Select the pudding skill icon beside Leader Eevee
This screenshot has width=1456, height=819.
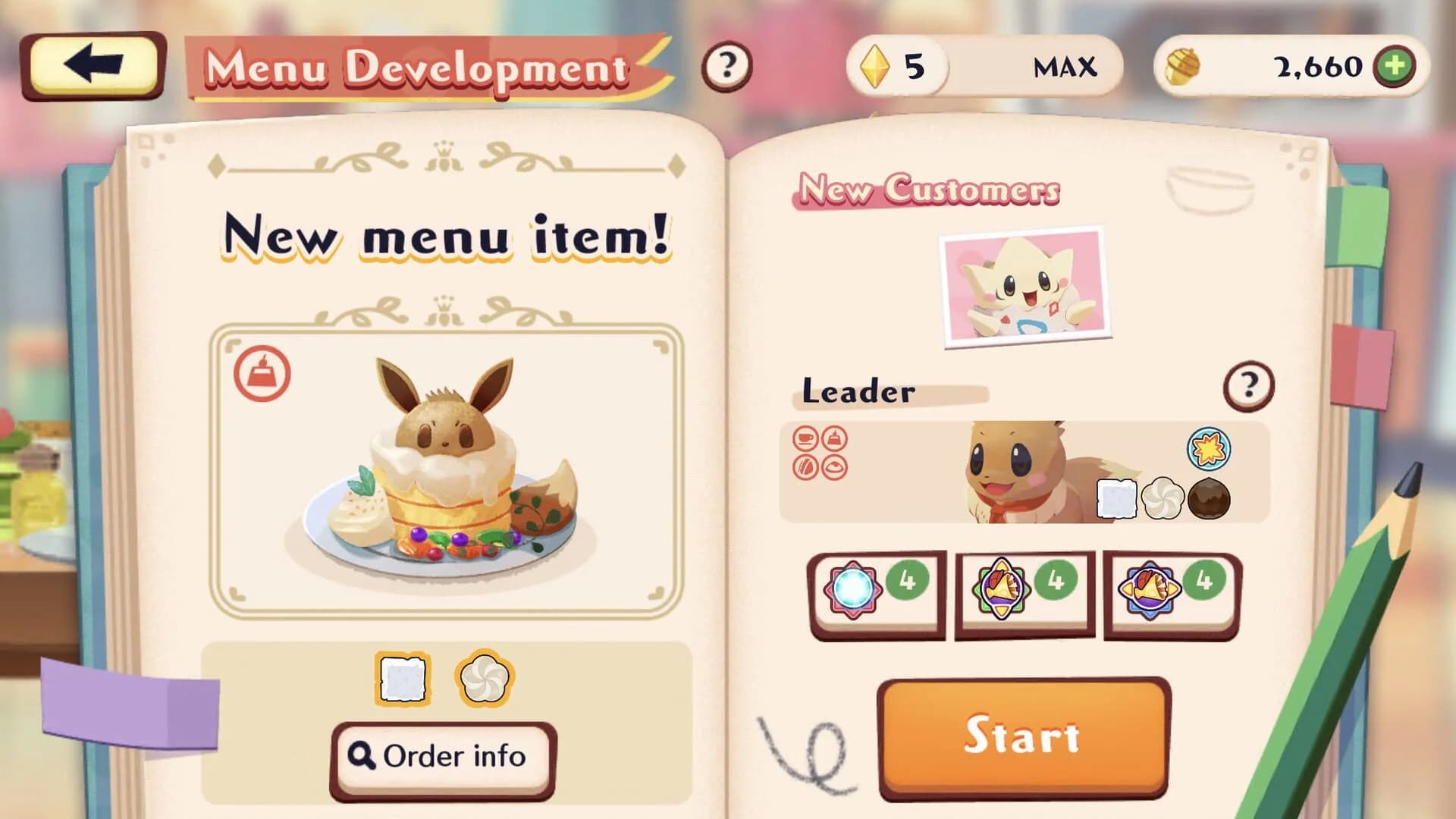[834, 438]
